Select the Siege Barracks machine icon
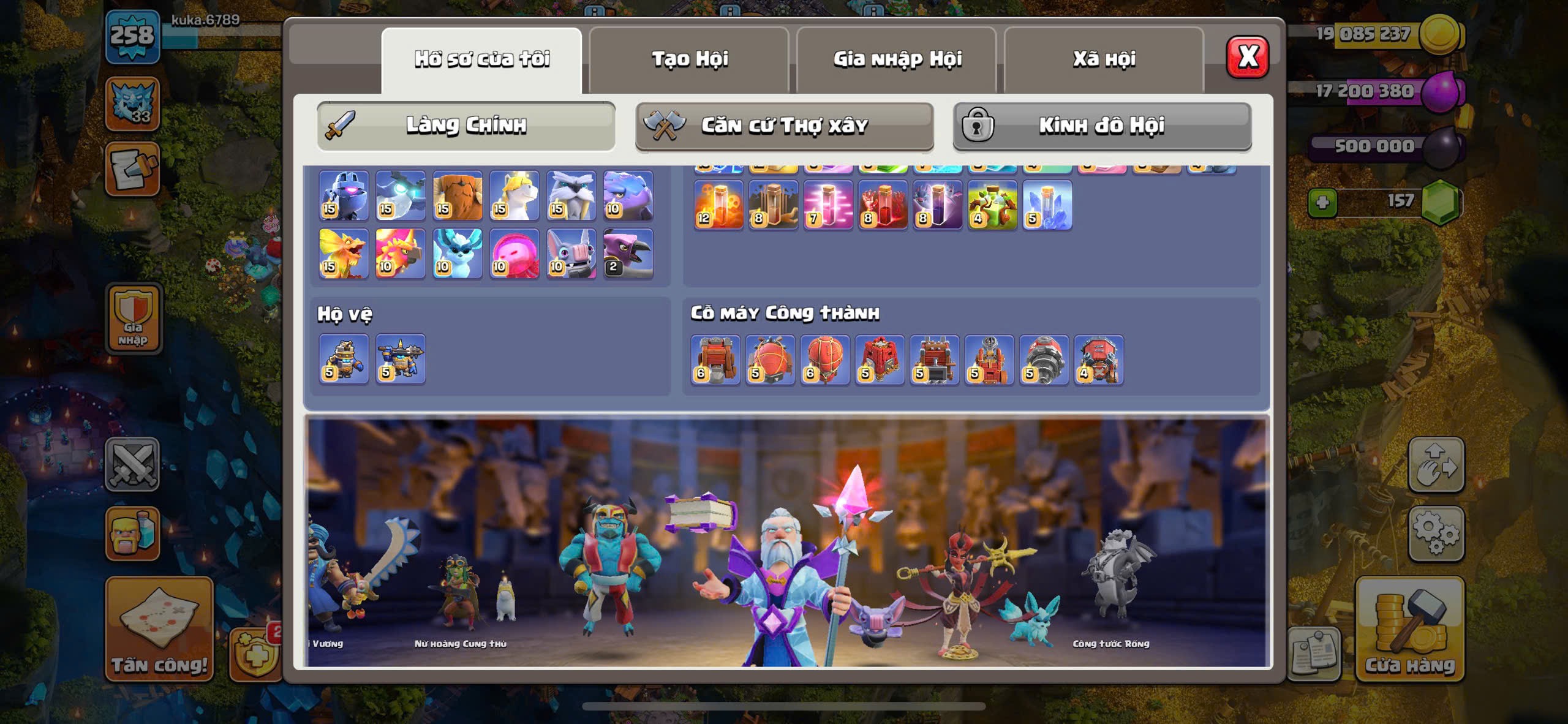The width and height of the screenshot is (1568, 724). (x=880, y=360)
